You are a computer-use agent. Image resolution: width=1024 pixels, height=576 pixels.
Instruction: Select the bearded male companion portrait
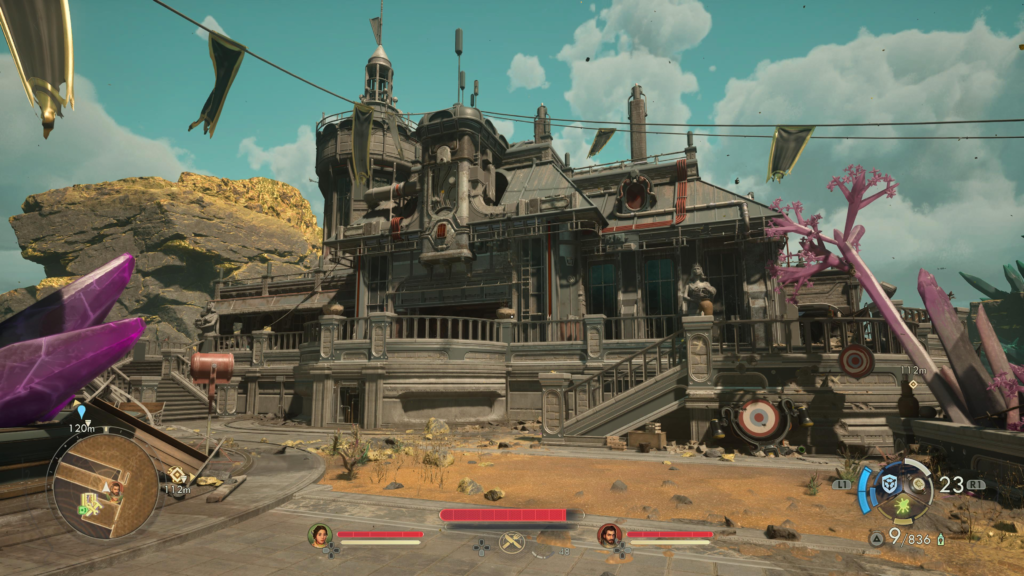(x=609, y=535)
